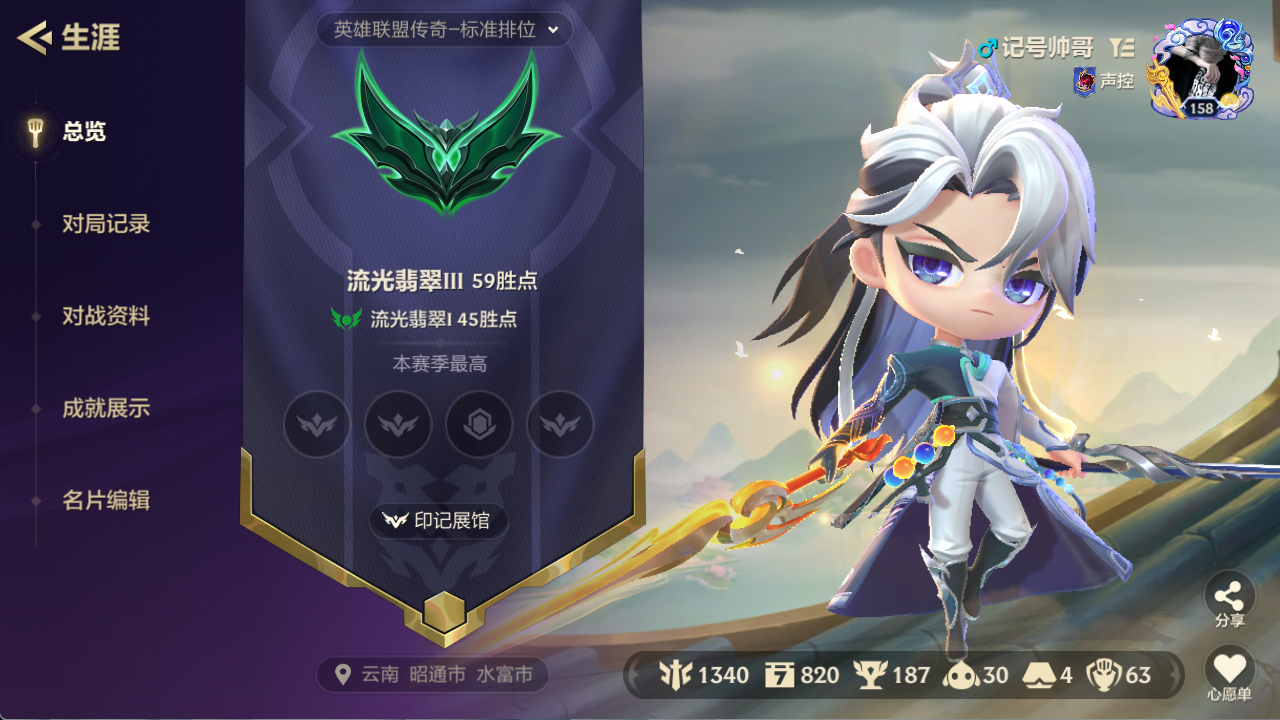This screenshot has width=1280, height=720.
Task: Select the 云南 昭通市 水富市 location tag
Action: [x=433, y=675]
